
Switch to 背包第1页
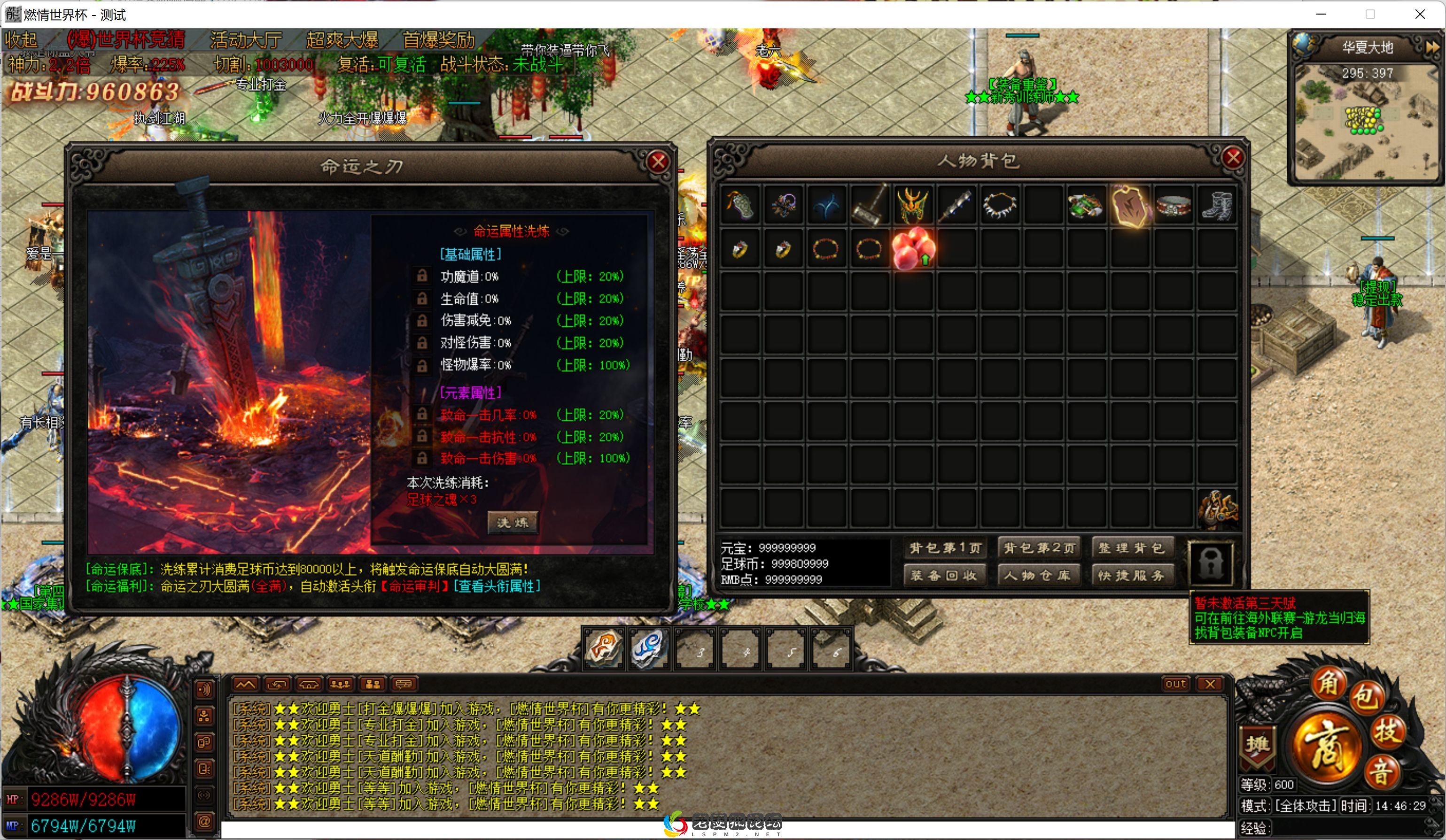click(x=944, y=548)
